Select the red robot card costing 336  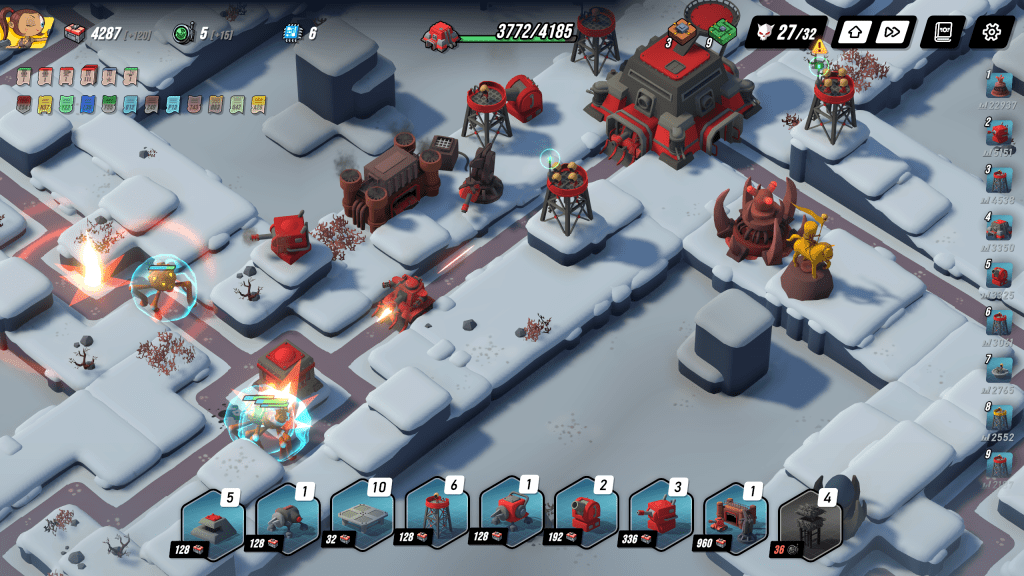pyautogui.click(x=661, y=518)
